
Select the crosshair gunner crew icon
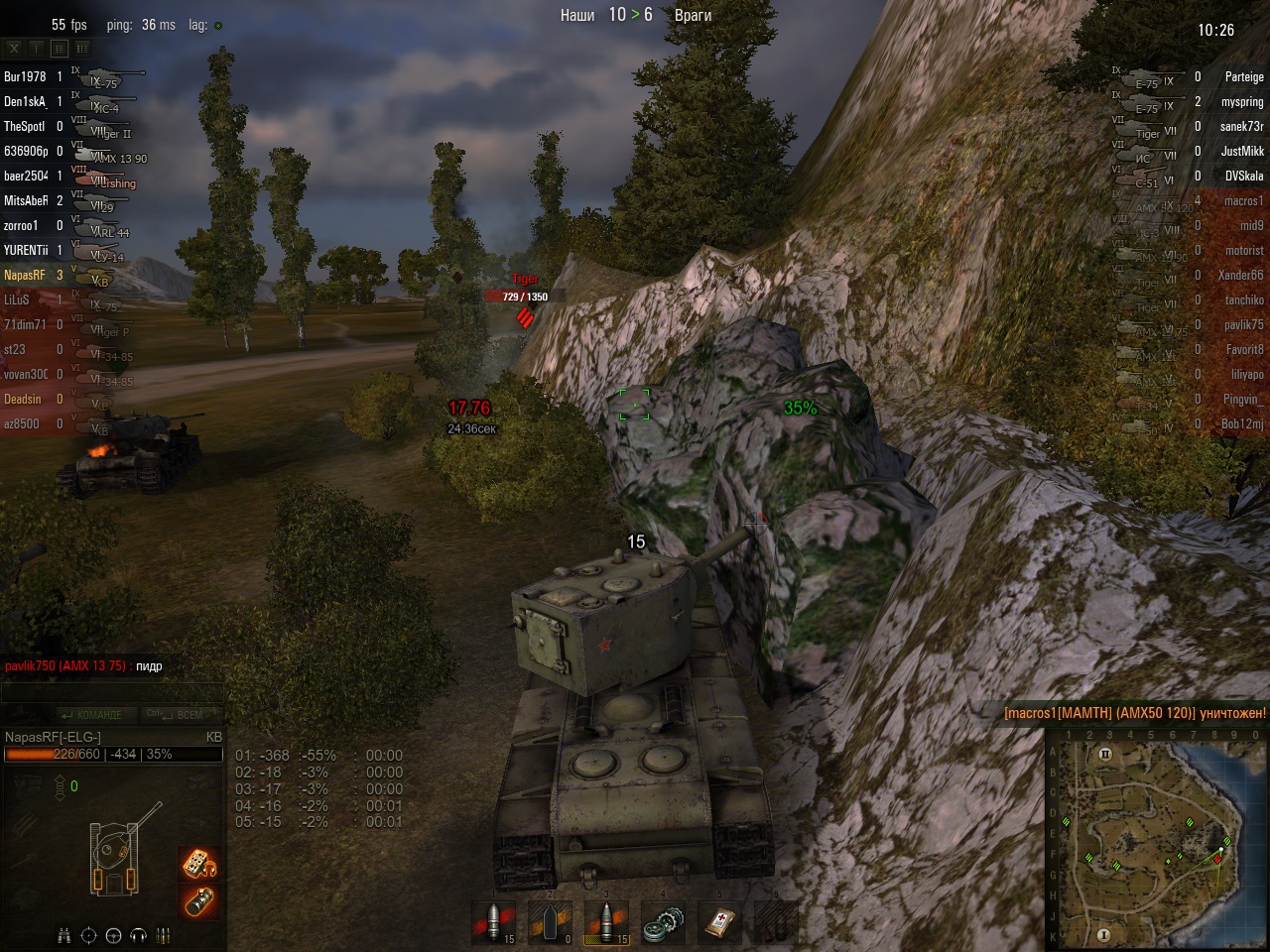pos(88,935)
